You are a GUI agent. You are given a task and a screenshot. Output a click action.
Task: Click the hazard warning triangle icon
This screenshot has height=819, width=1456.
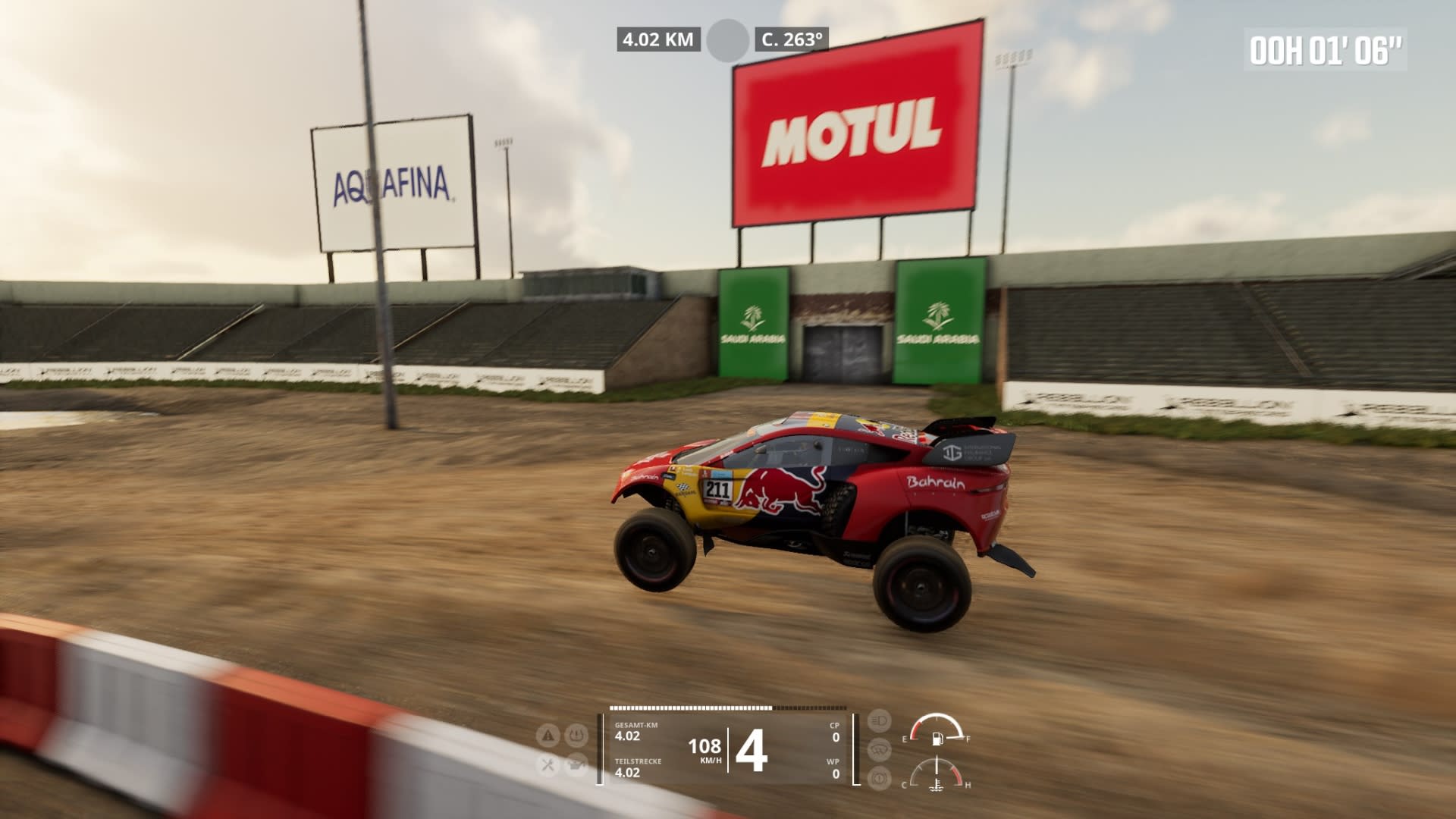click(548, 735)
